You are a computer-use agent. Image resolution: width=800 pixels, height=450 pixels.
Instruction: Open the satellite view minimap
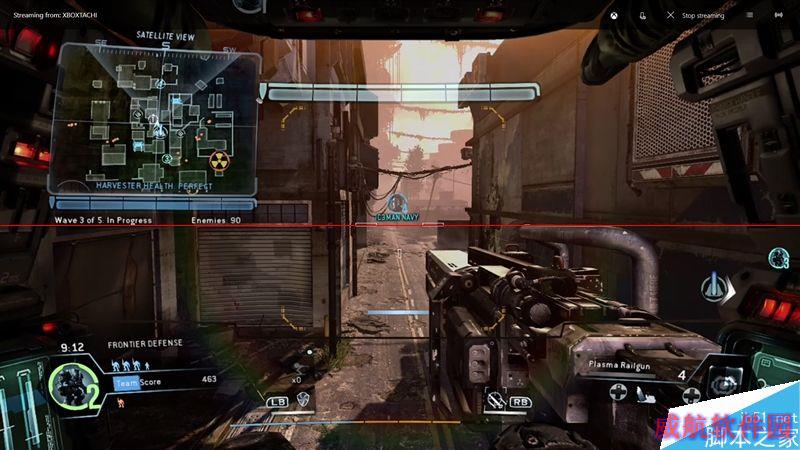(x=155, y=118)
